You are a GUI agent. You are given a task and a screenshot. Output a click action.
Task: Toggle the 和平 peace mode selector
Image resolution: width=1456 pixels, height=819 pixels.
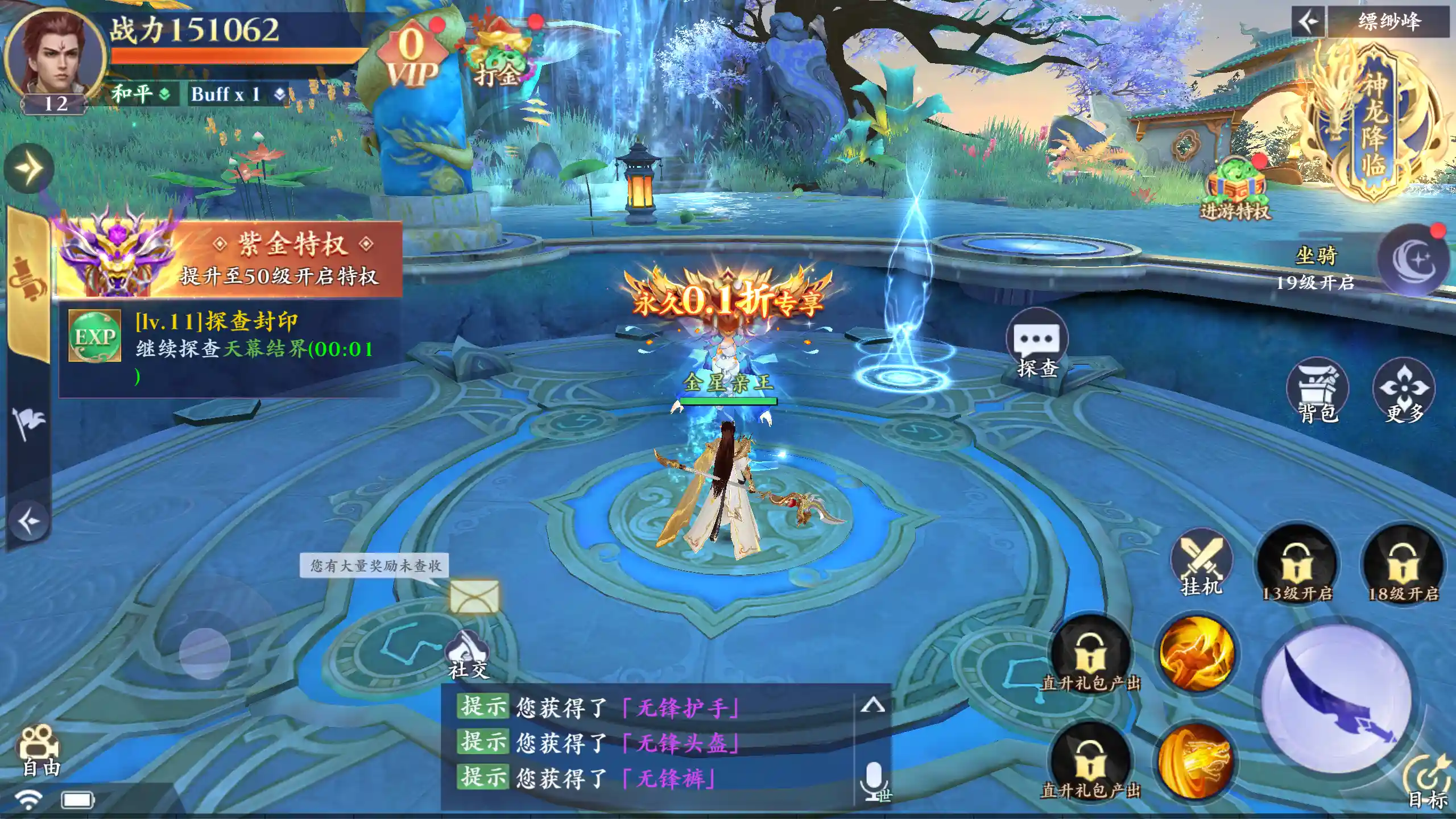tap(140, 93)
